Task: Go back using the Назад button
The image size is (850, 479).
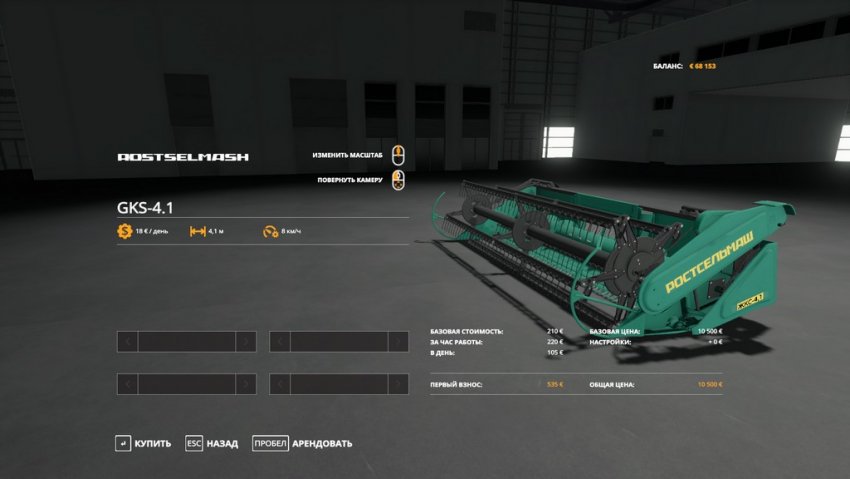Action: 212,443
